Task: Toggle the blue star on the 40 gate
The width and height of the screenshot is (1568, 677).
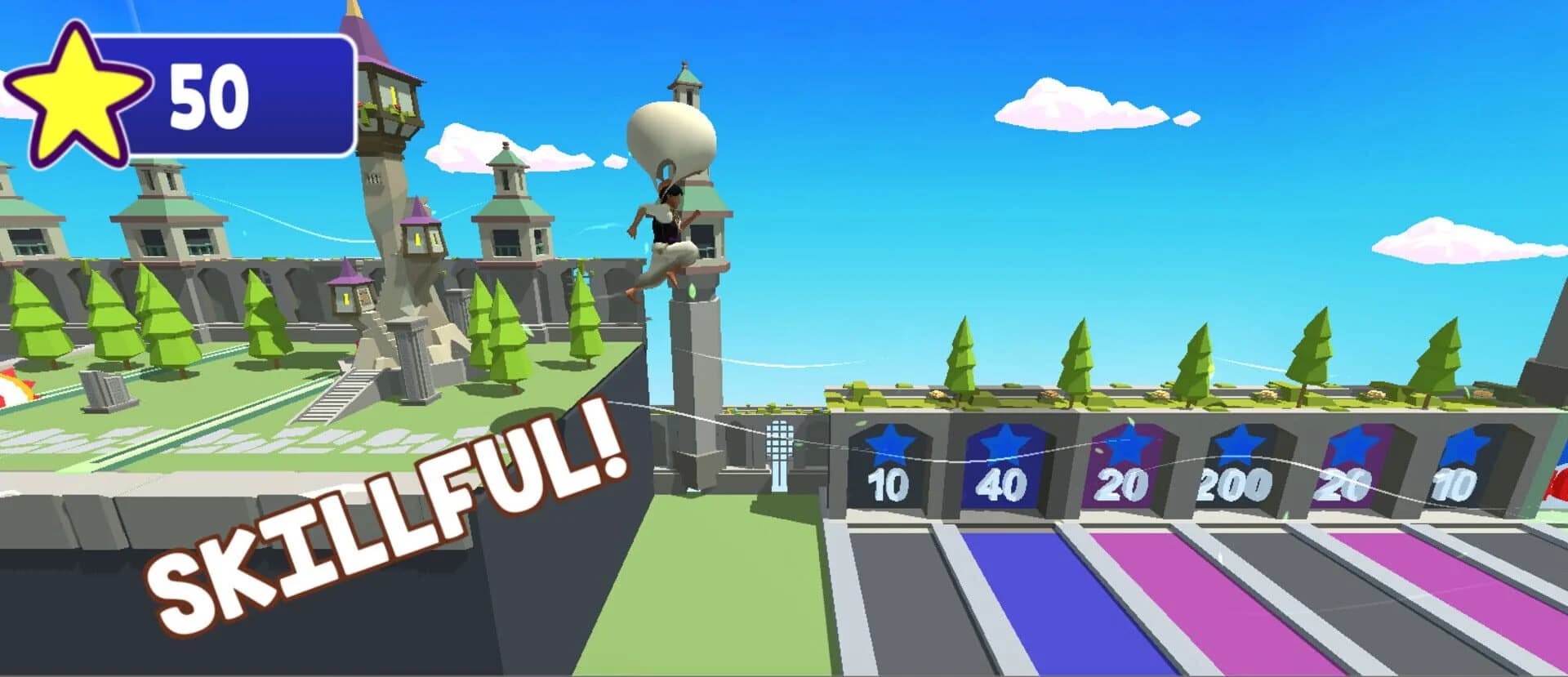Action: [x=1006, y=445]
